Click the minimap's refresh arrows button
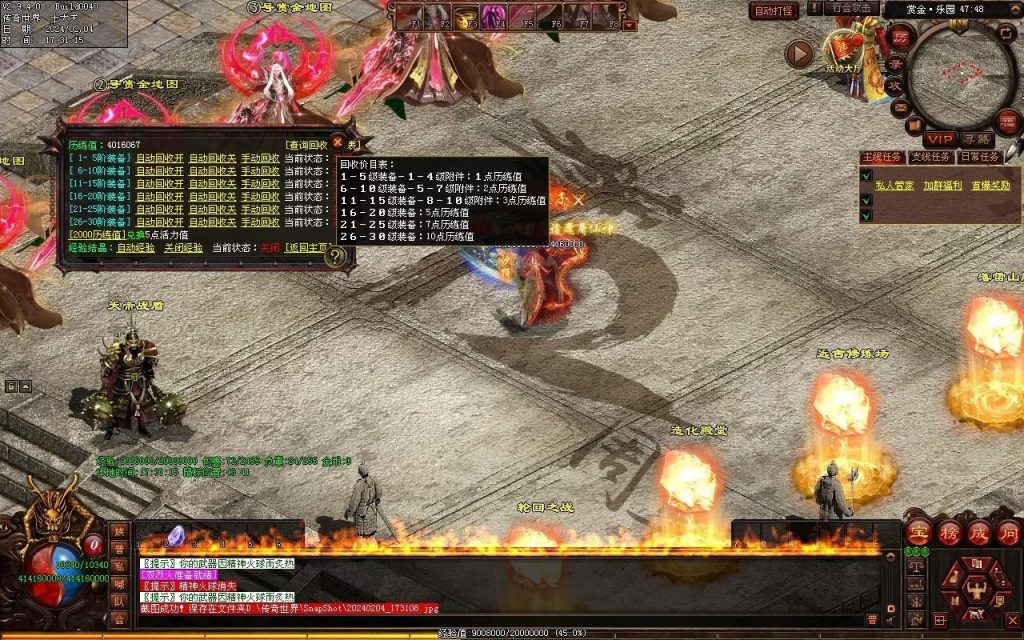 pos(1005,33)
